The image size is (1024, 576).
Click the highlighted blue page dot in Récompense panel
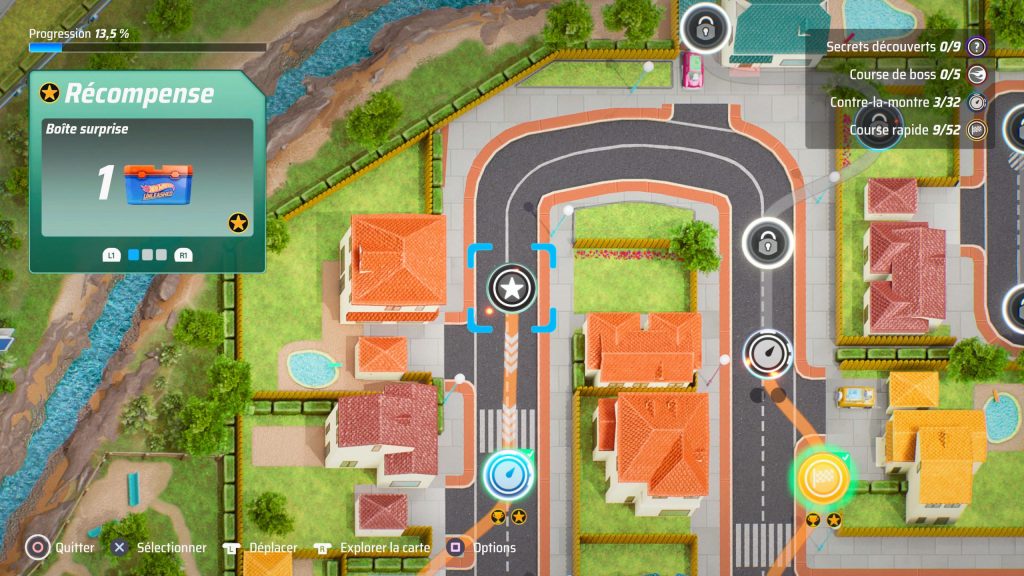[x=134, y=255]
